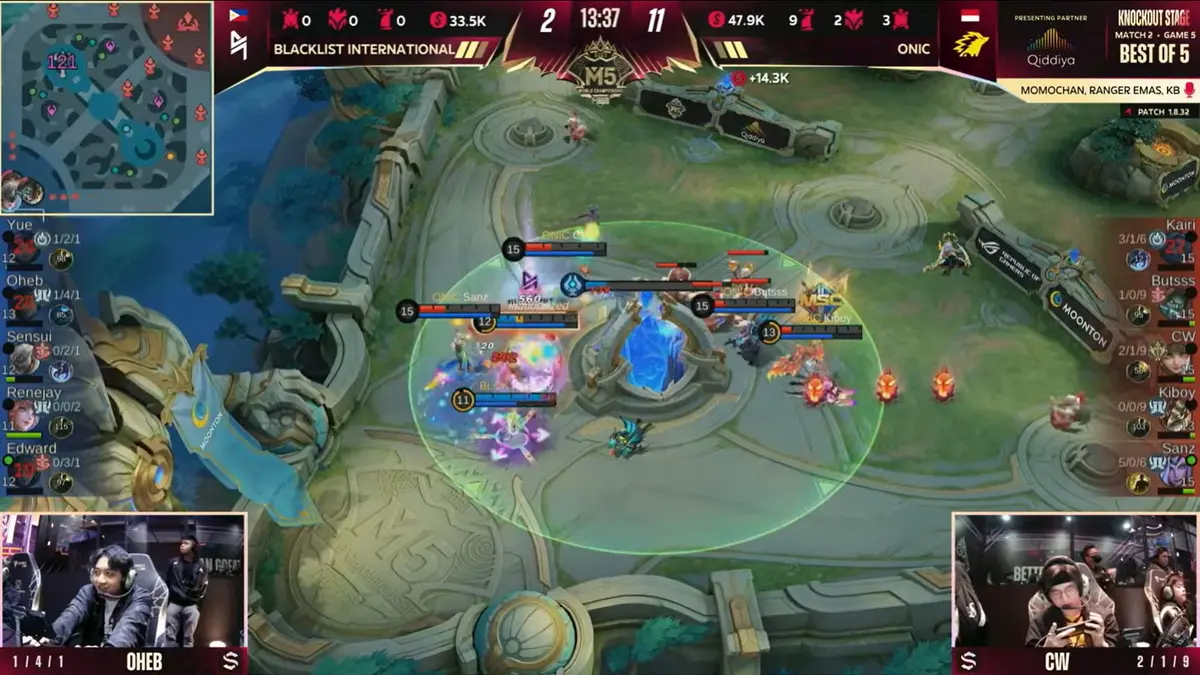Click the ONIC yellow team logo
The image size is (1200, 675).
(x=968, y=42)
